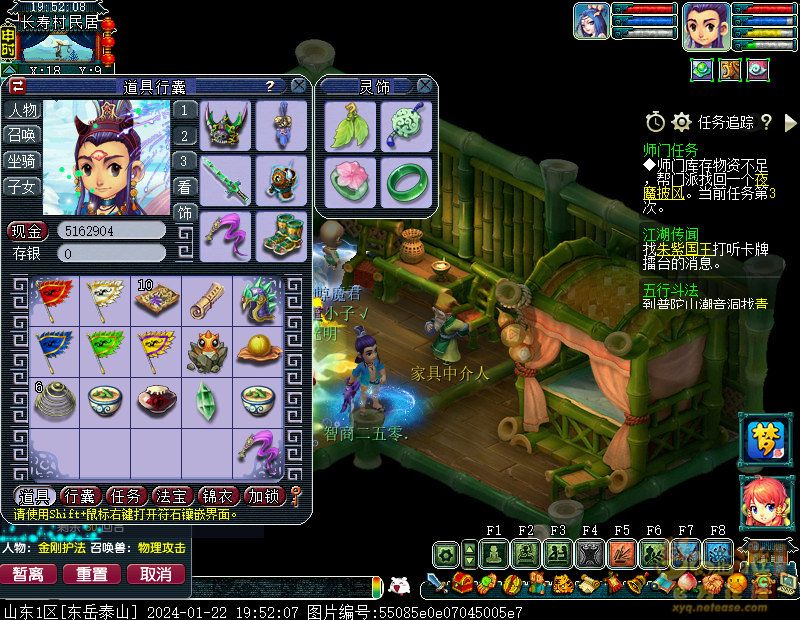Show the 坐骑 mount view
Image resolution: width=800 pixels, height=620 pixels.
tap(22, 160)
